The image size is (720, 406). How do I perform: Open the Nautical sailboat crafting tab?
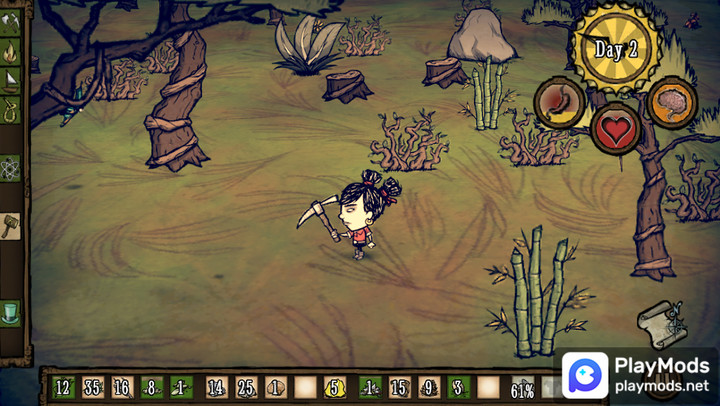click(x=12, y=78)
